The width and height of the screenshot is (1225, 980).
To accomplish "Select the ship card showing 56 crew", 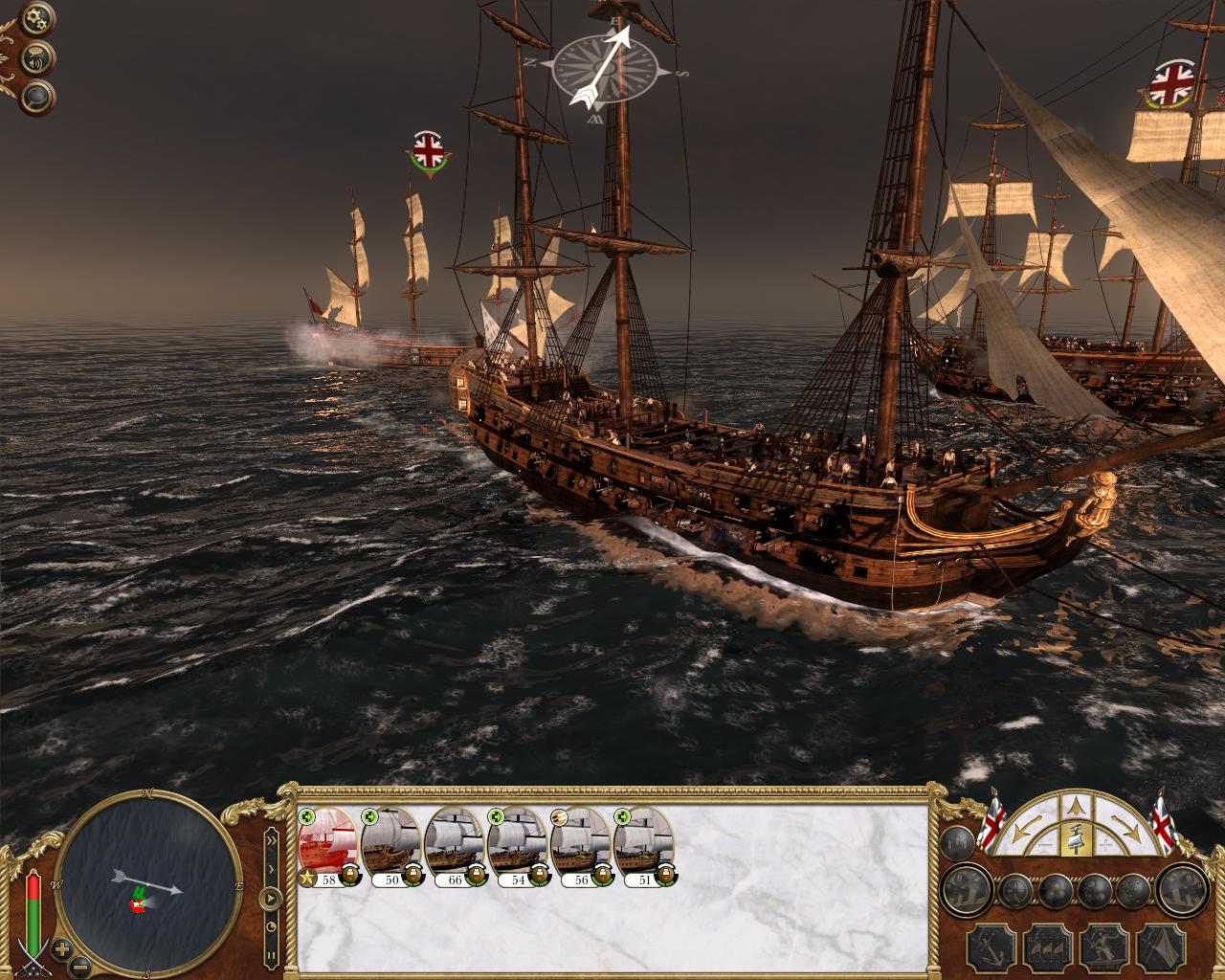I will point(581,842).
